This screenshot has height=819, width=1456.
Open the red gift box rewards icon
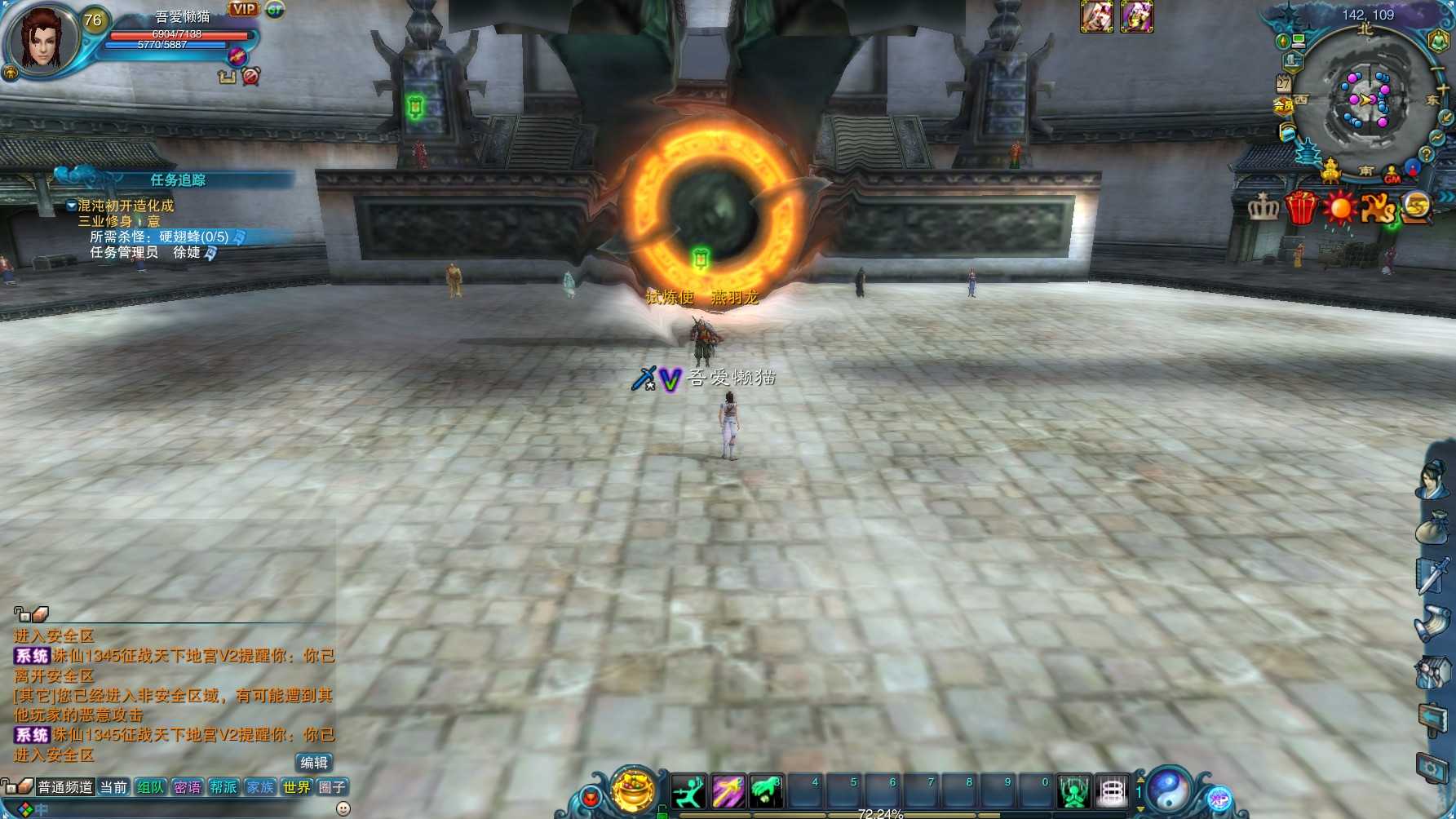pyautogui.click(x=1302, y=207)
